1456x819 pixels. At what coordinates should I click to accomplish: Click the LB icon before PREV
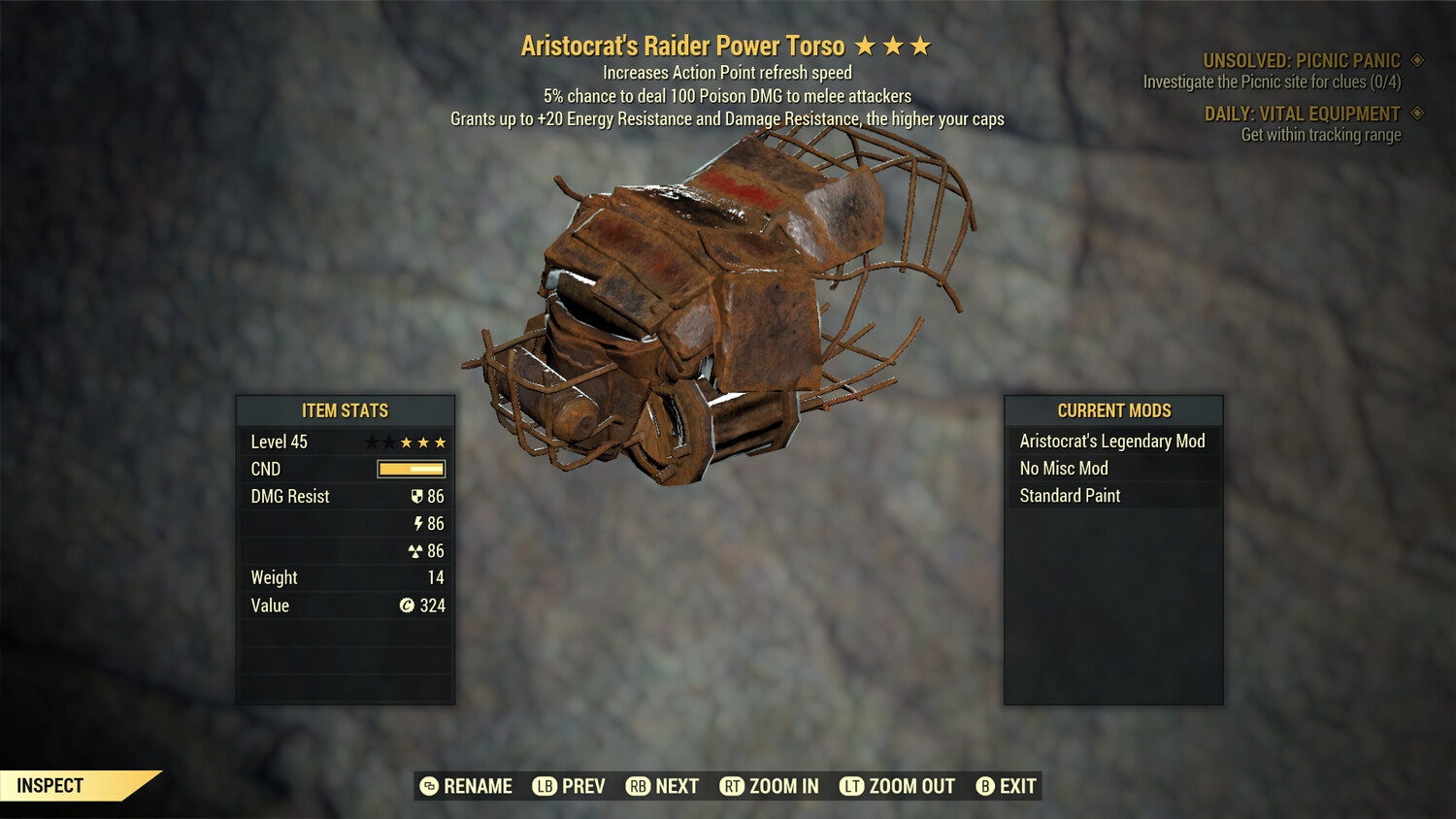tap(545, 786)
